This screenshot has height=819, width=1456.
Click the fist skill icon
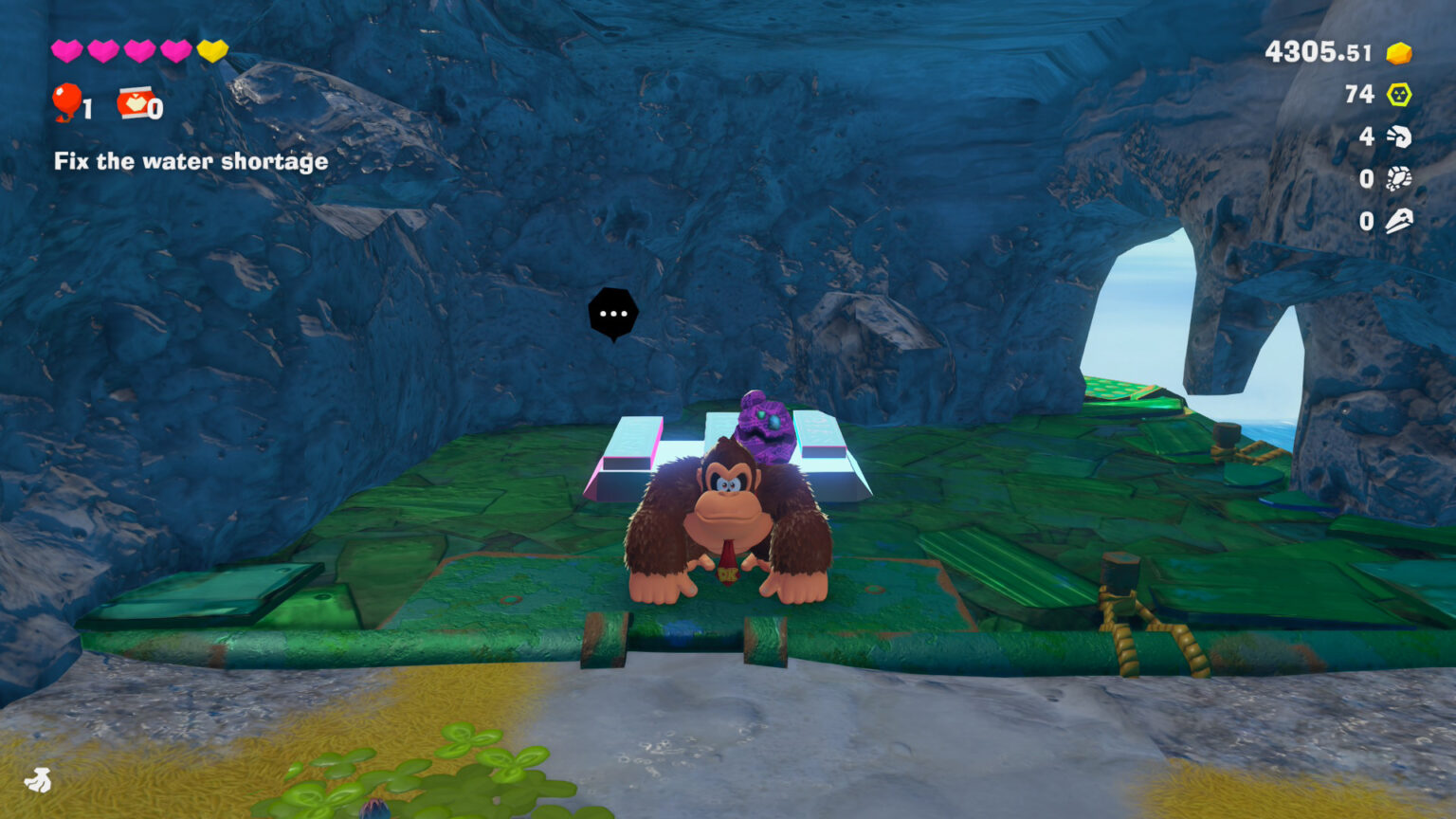coord(1398,136)
